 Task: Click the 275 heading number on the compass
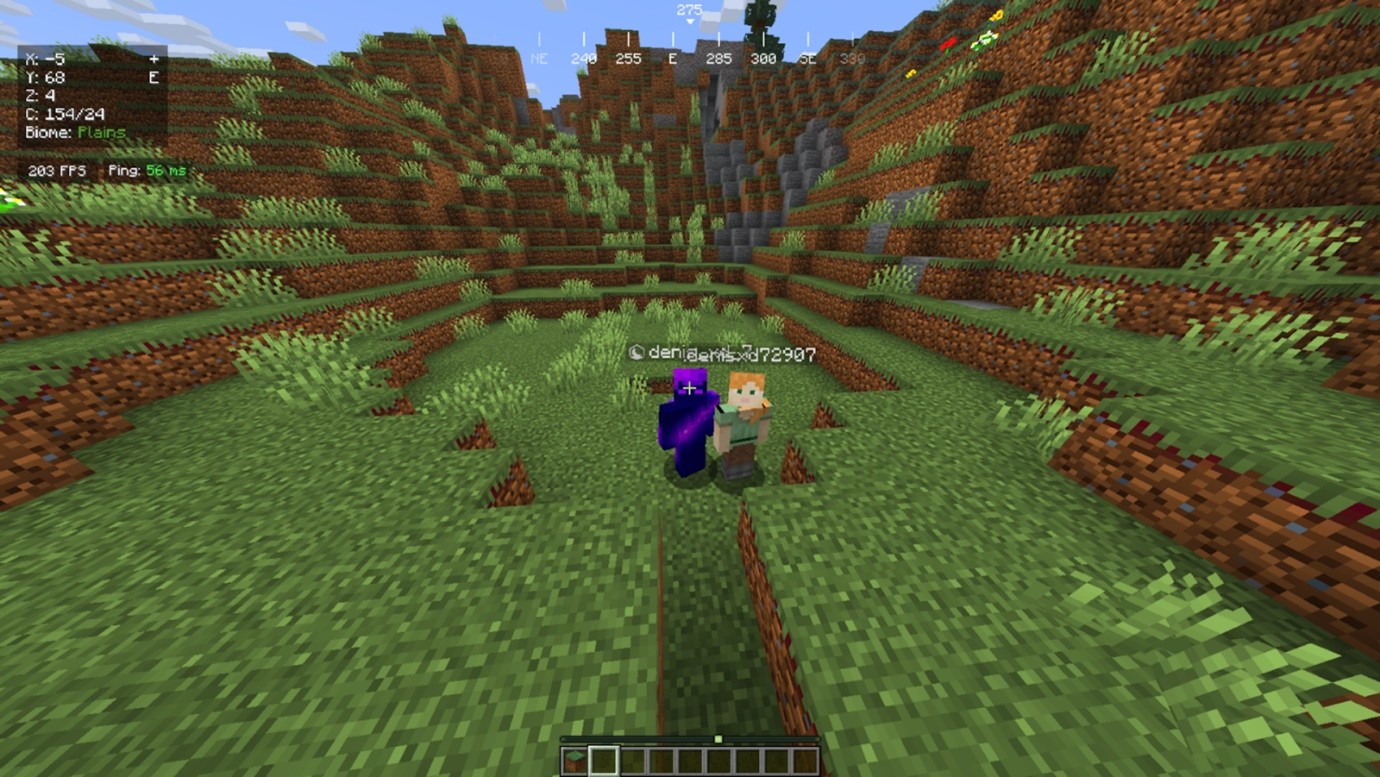(689, 9)
